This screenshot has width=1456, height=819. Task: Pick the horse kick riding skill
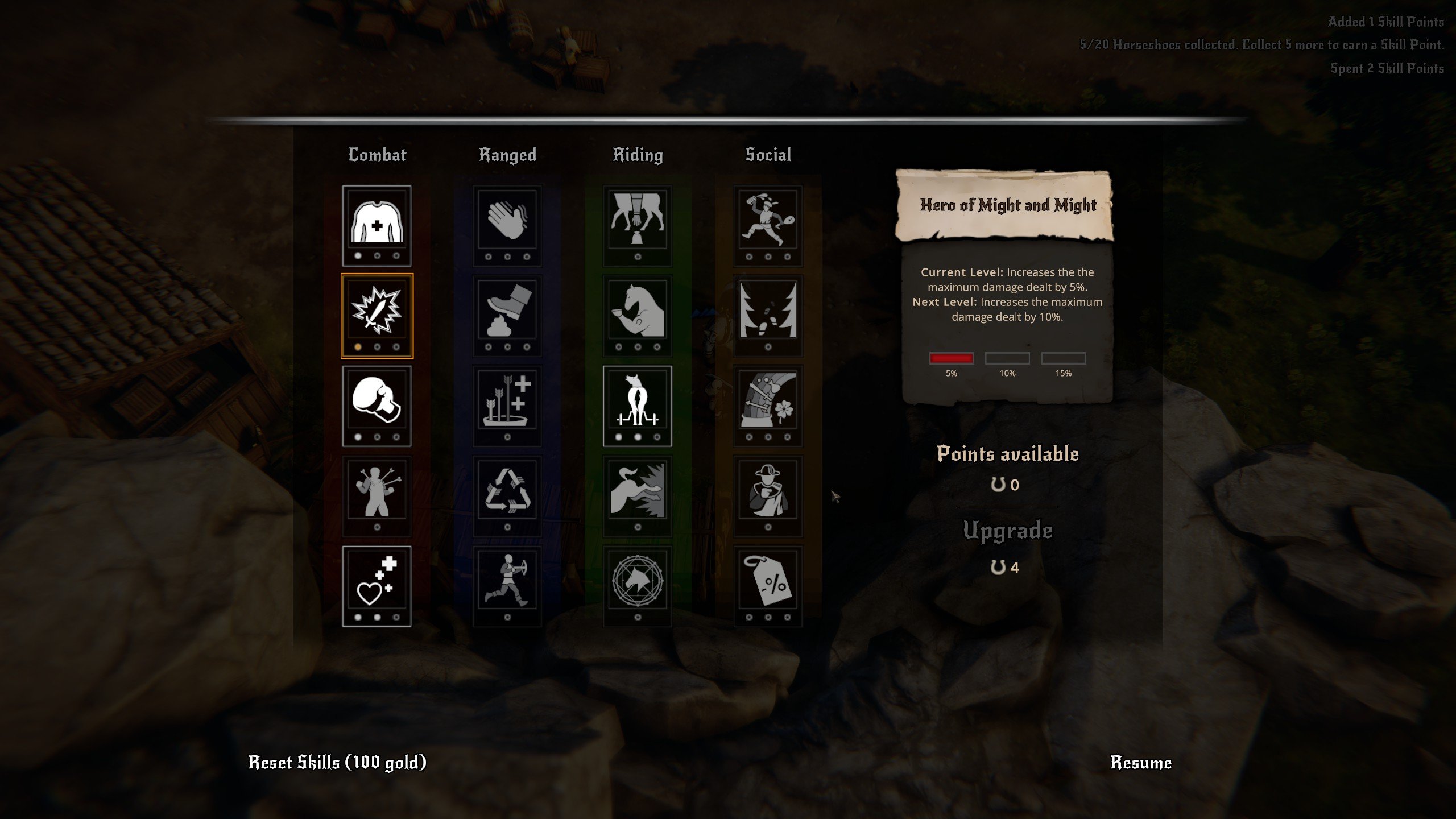click(x=638, y=491)
